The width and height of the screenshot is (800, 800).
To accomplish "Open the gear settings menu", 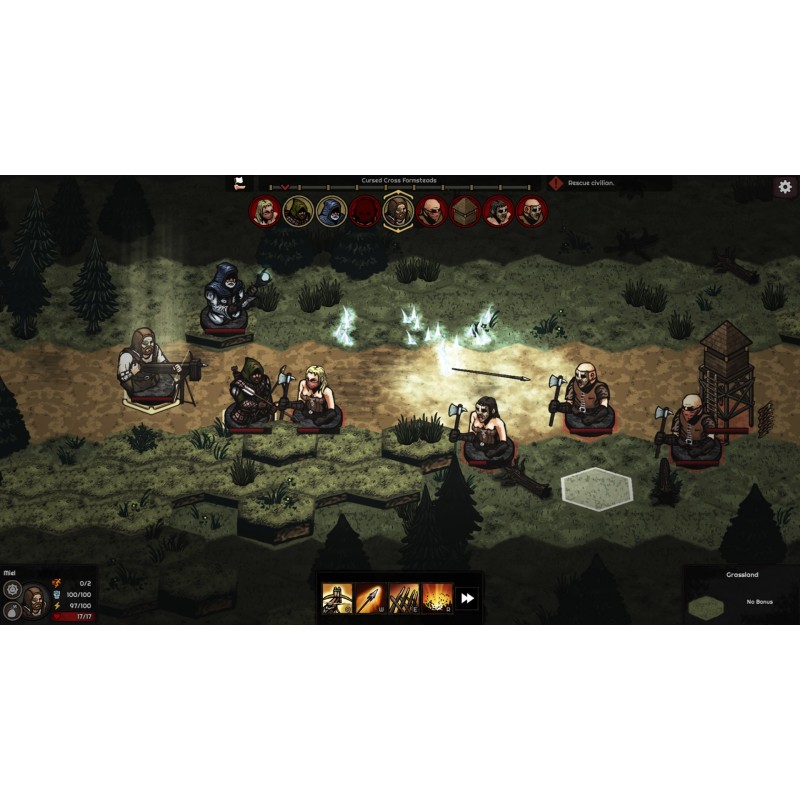I will point(785,187).
